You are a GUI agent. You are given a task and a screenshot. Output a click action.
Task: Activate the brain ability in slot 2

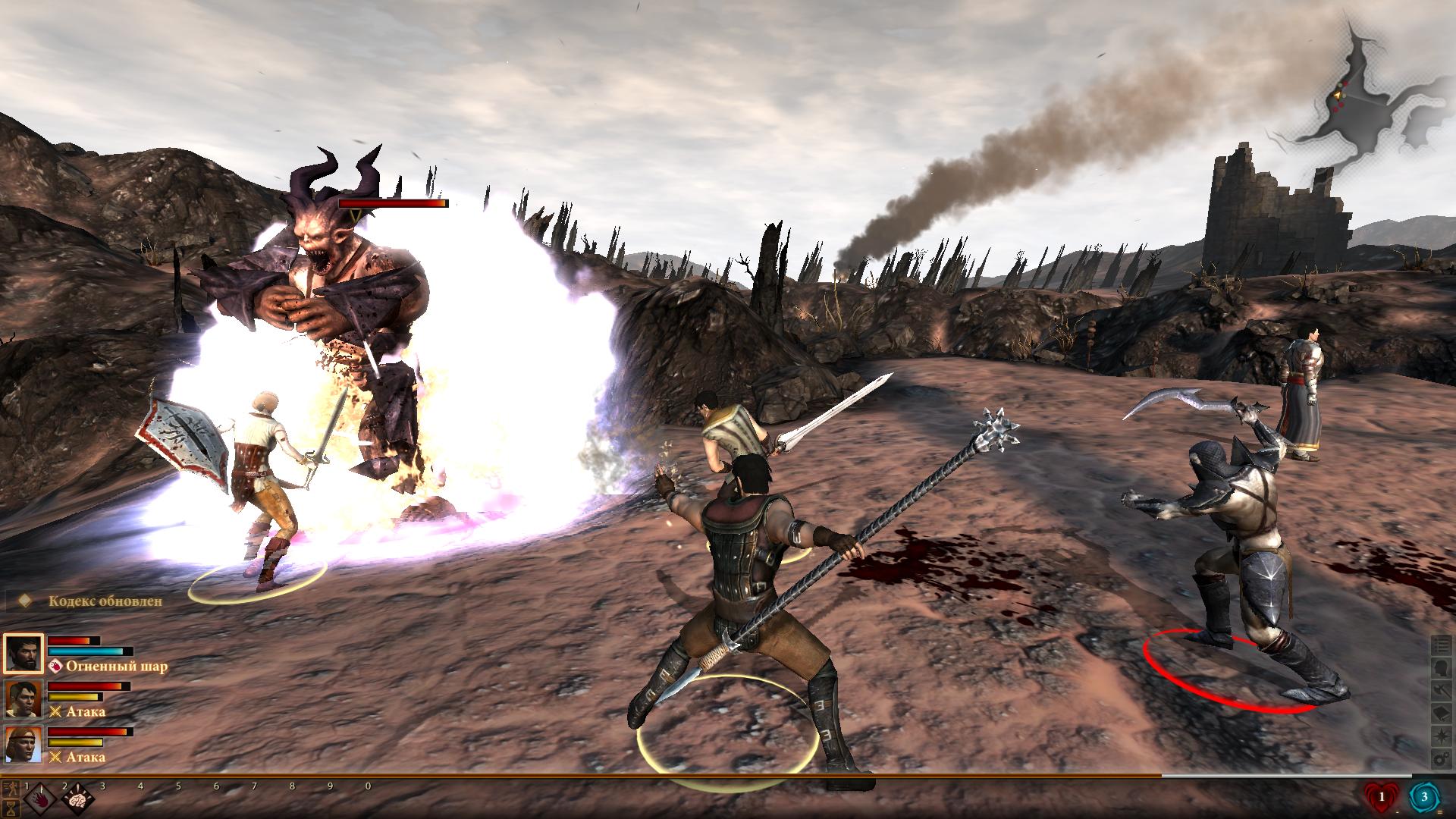click(x=78, y=800)
